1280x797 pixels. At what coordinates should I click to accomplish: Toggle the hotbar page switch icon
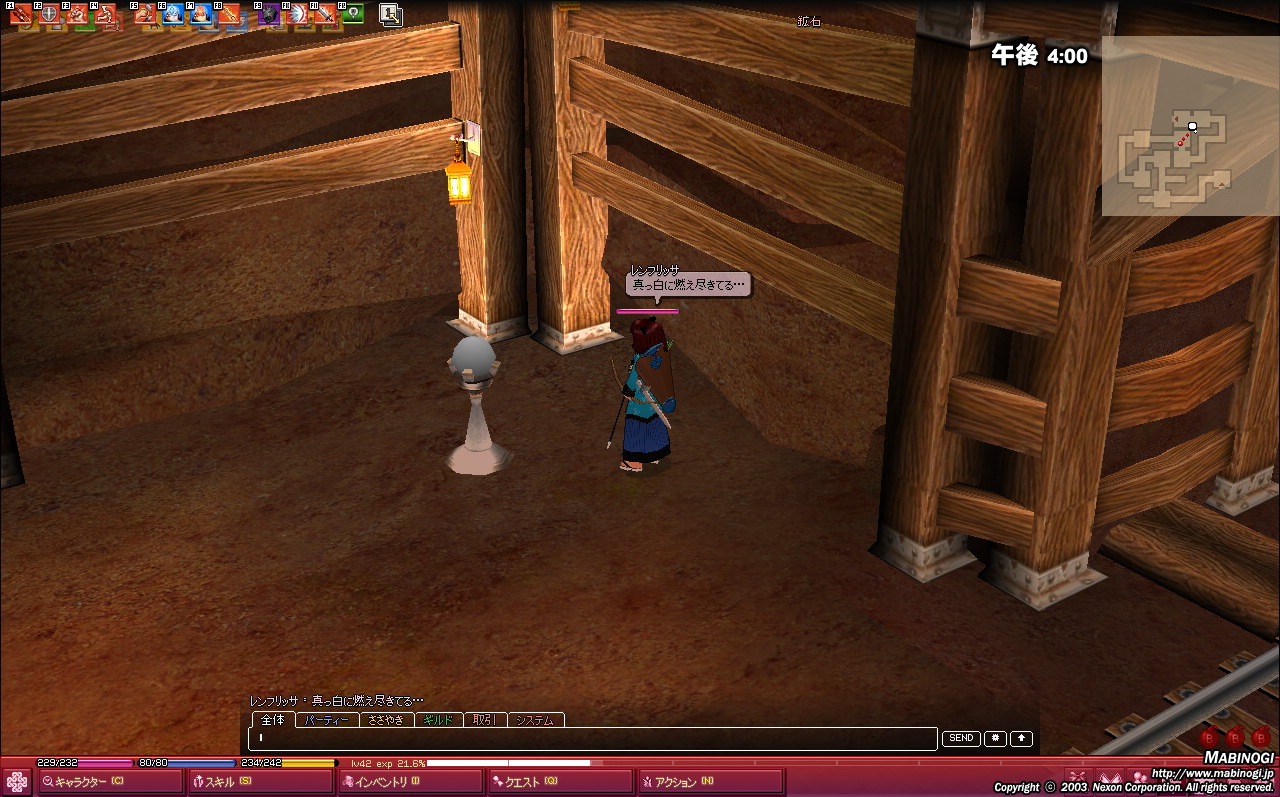(391, 14)
